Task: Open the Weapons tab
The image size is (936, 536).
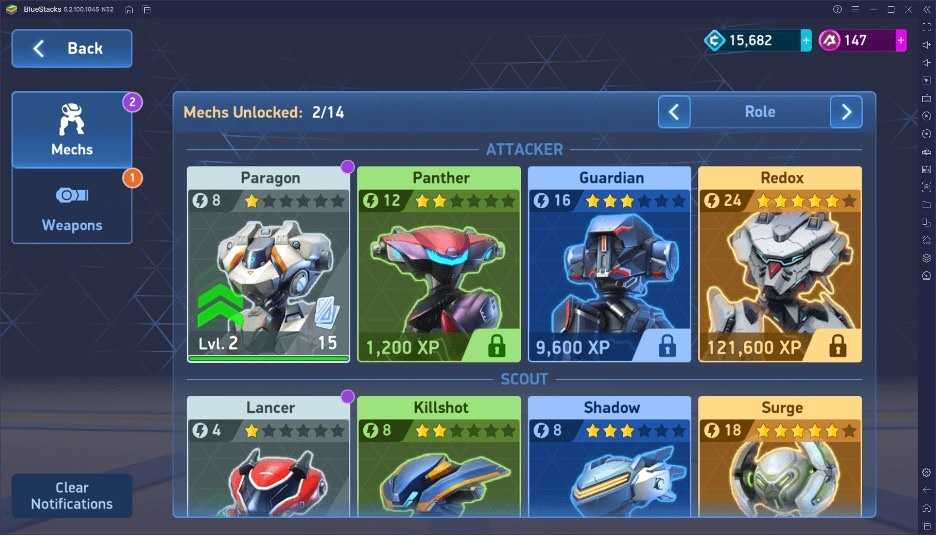Action: point(72,206)
